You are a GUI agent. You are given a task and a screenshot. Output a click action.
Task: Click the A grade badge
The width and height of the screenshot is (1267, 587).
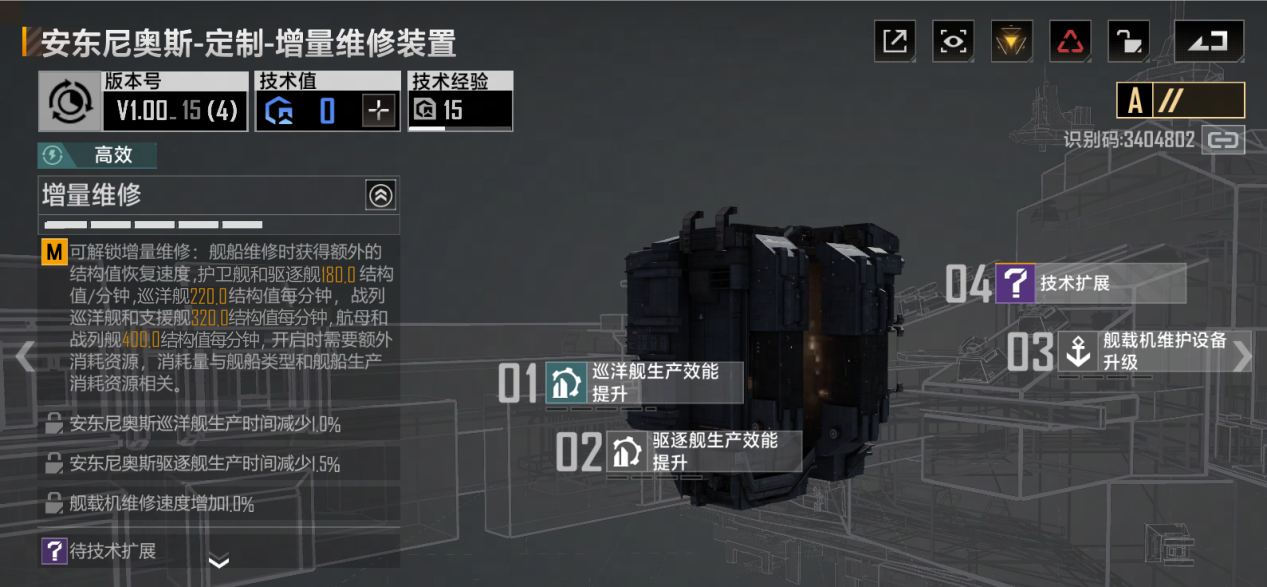(1135, 101)
